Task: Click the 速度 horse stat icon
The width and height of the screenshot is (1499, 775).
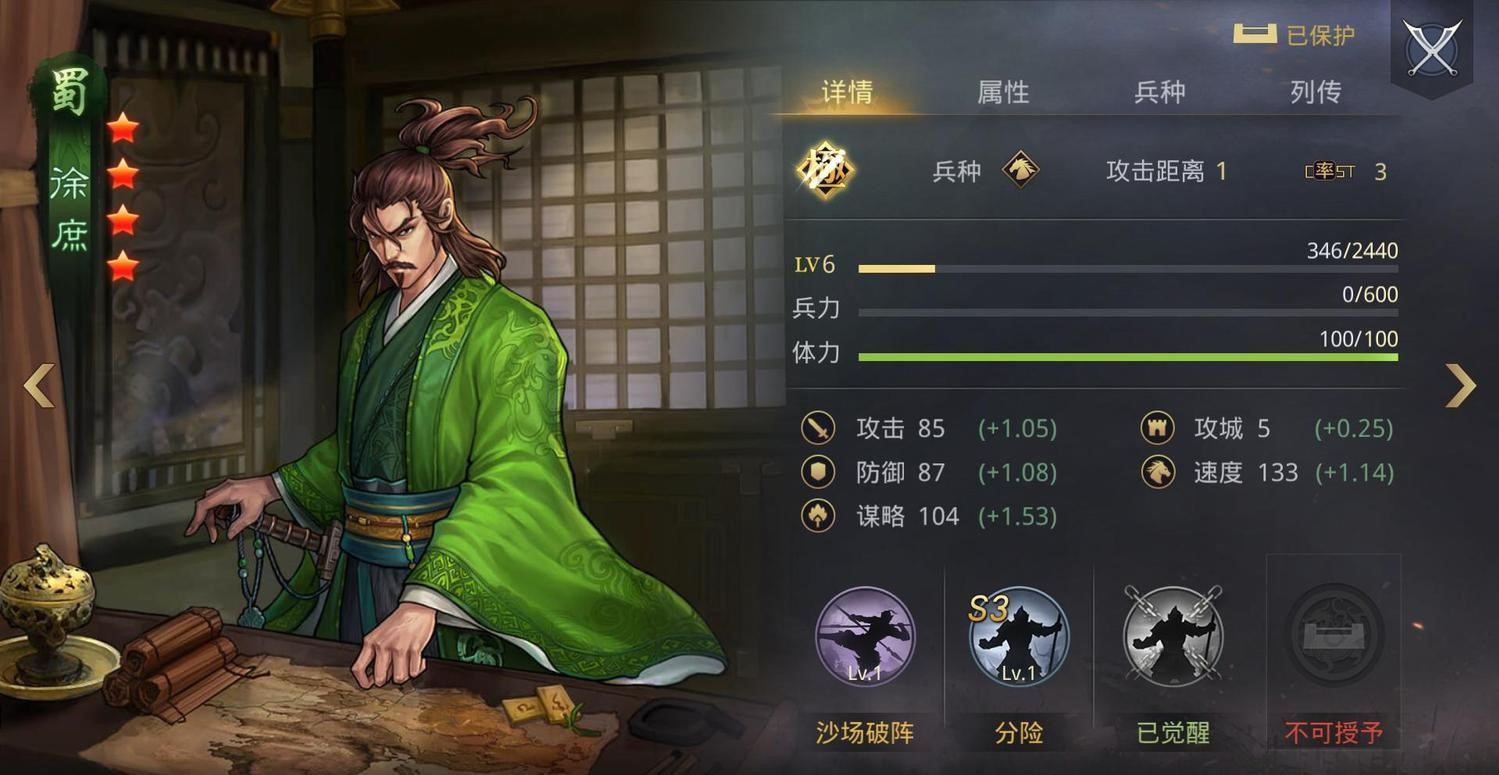Action: [x=1155, y=472]
